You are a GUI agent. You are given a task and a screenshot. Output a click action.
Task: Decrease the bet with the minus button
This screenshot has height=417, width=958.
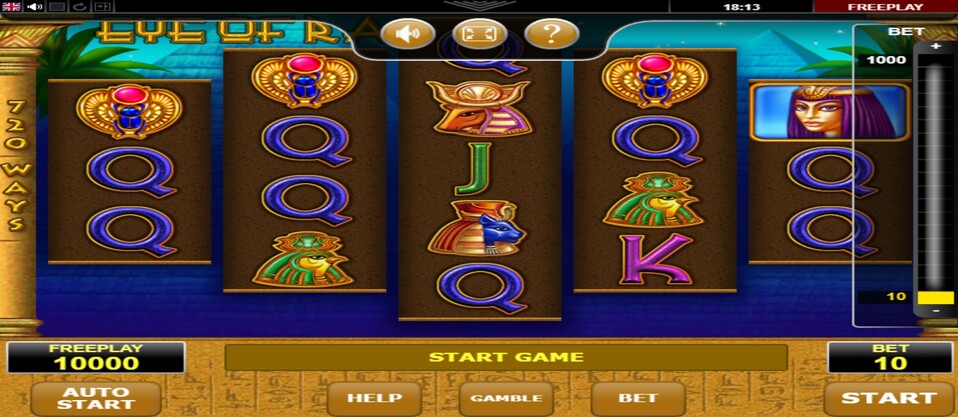[x=936, y=311]
